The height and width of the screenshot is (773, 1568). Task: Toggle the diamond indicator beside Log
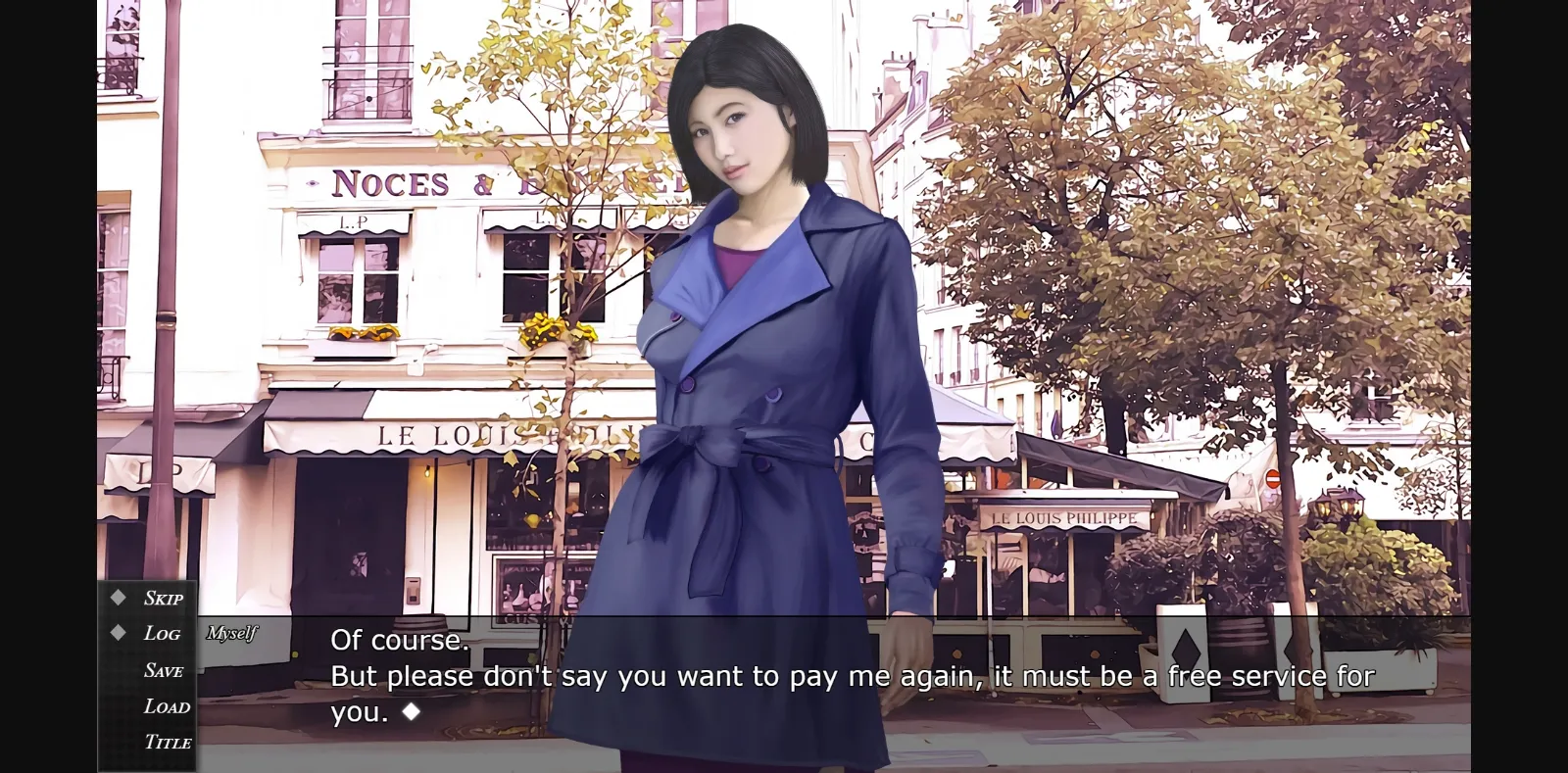(x=118, y=633)
